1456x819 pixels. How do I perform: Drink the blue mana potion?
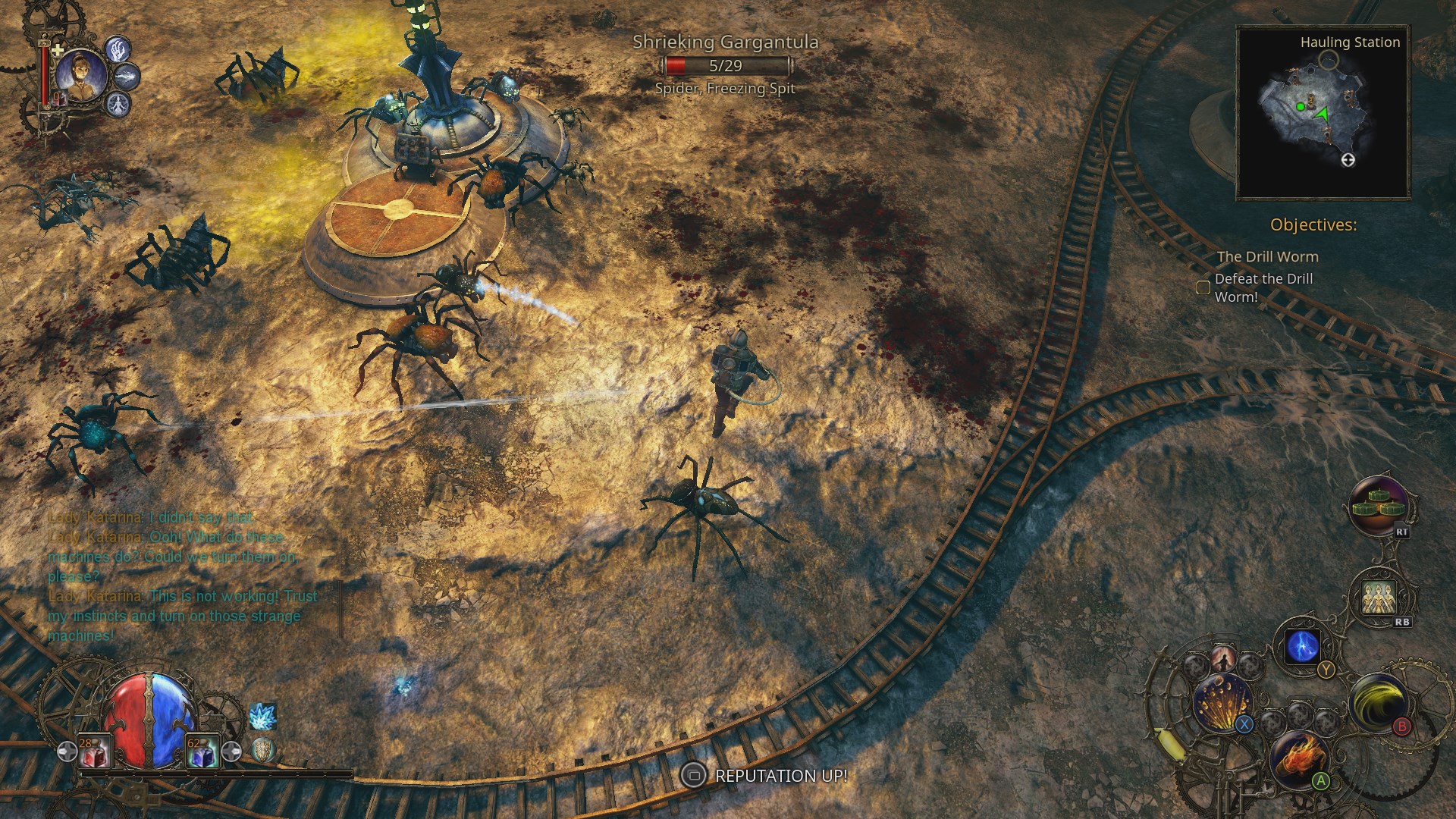(x=202, y=752)
